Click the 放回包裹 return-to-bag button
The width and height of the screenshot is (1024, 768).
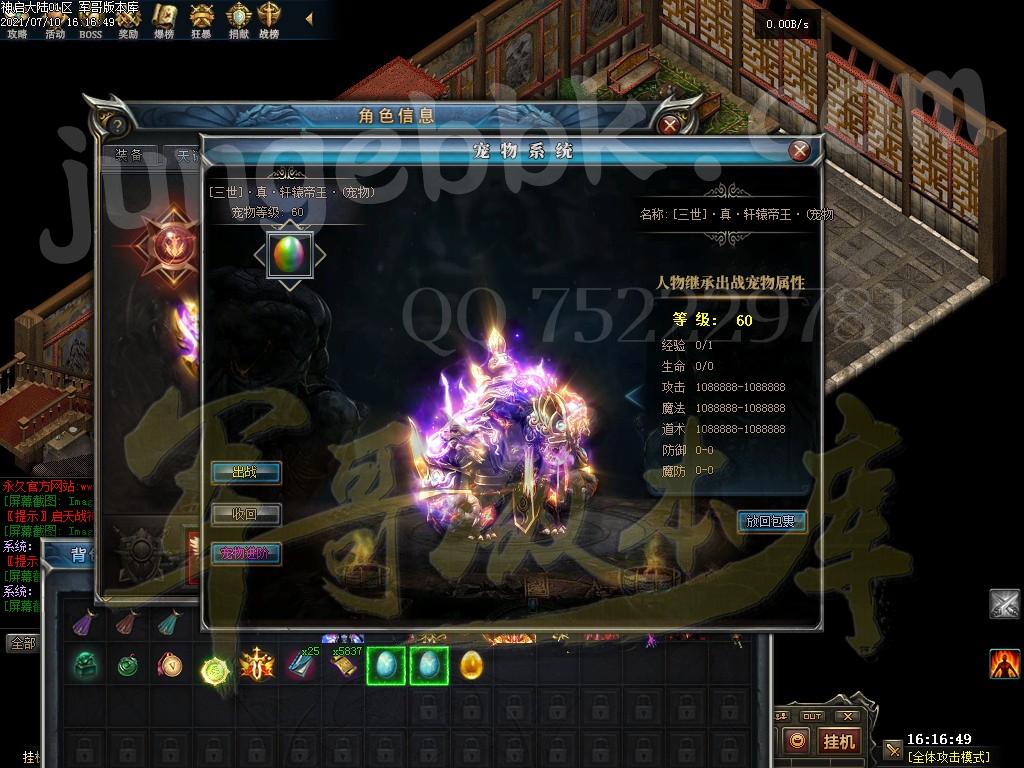(771, 521)
